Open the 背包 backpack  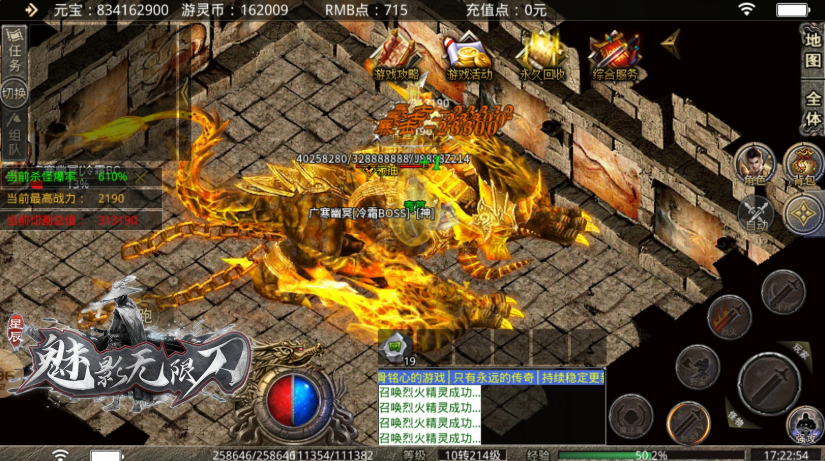[803, 165]
